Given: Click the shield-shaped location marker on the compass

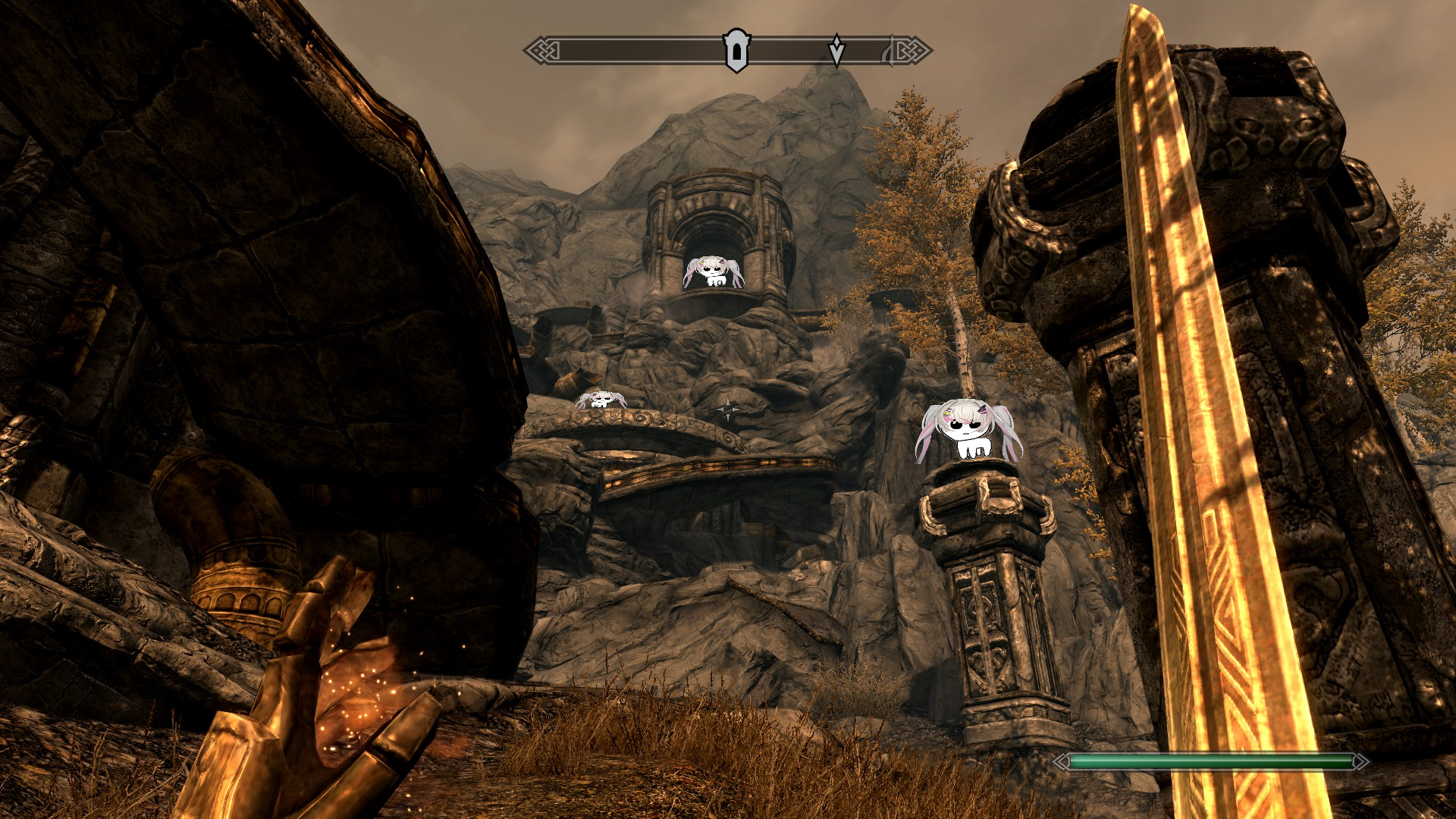Looking at the screenshot, I should click(736, 51).
